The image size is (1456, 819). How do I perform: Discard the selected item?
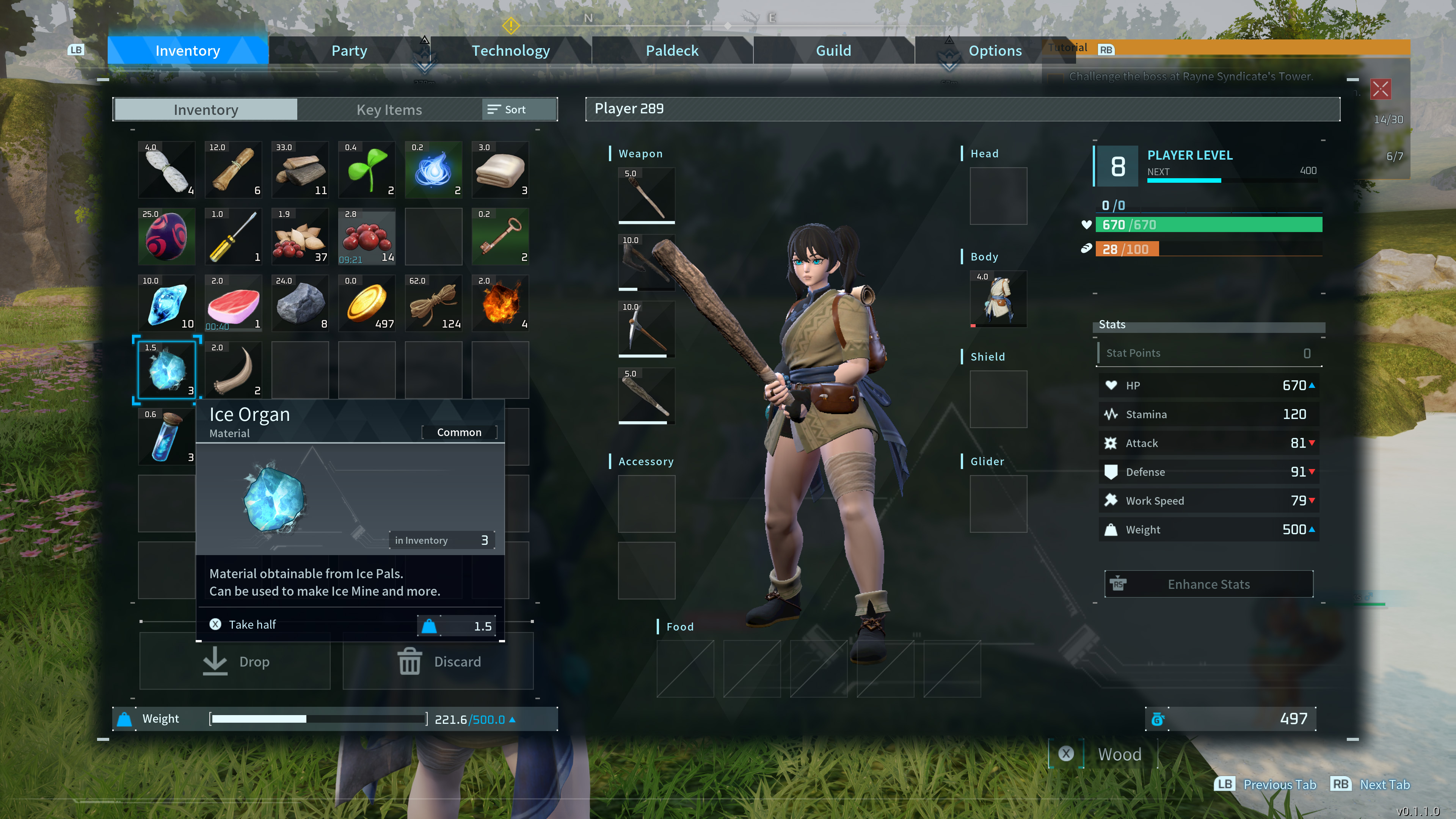point(438,661)
